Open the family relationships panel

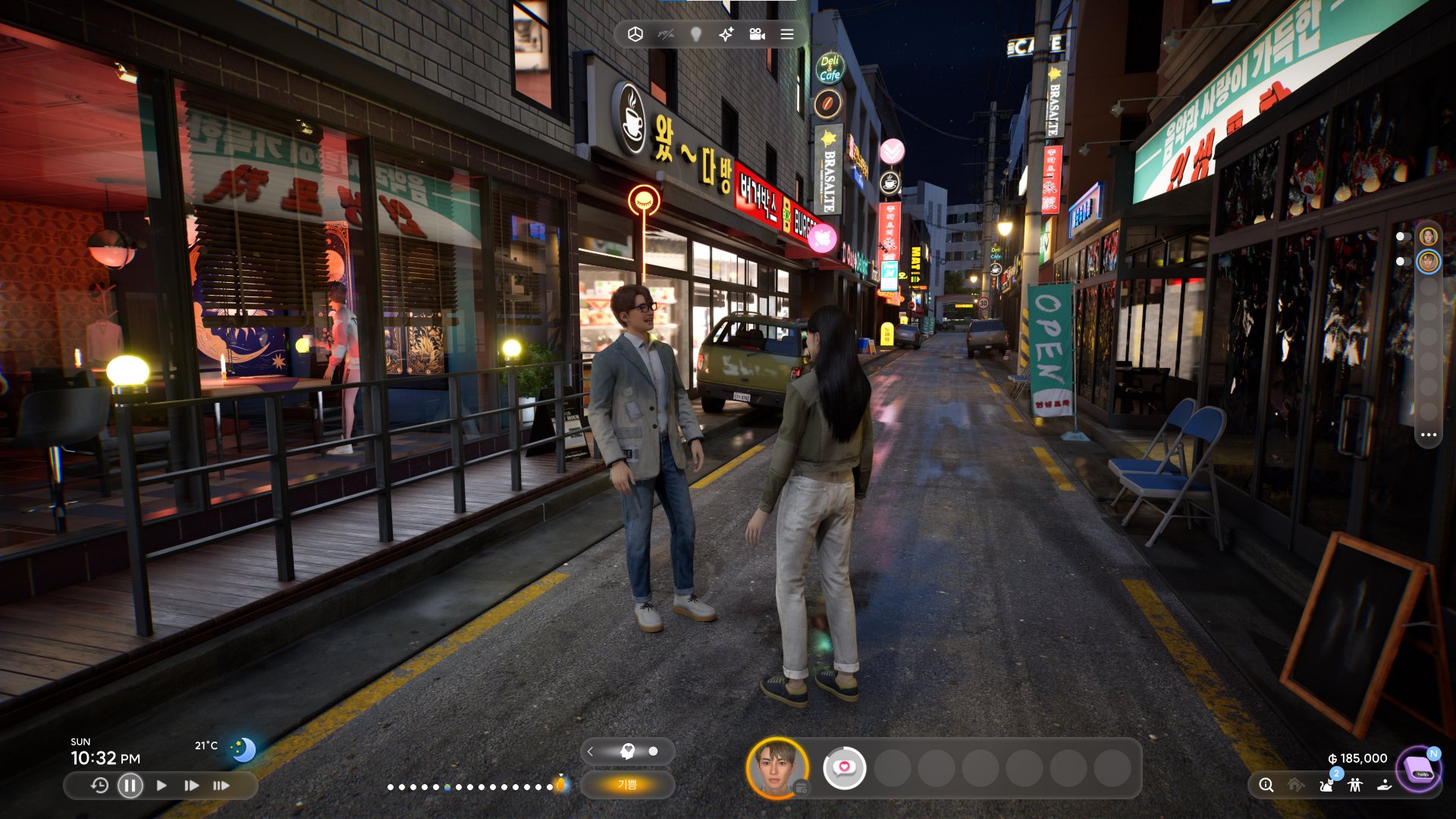(x=1354, y=786)
